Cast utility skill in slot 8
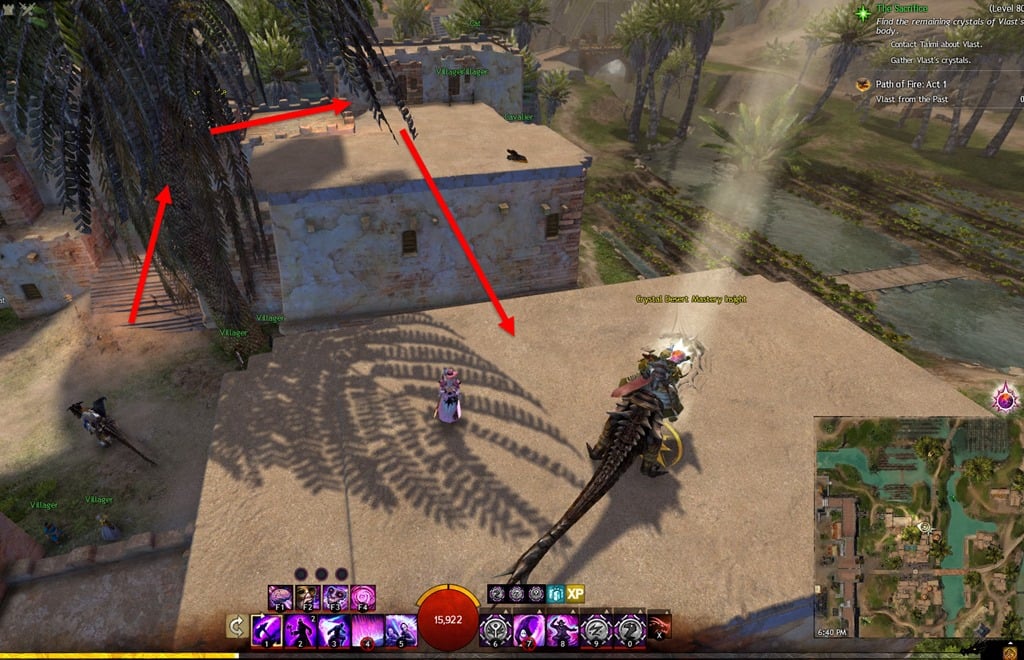Screen dimensions: 1024x660 (563, 630)
